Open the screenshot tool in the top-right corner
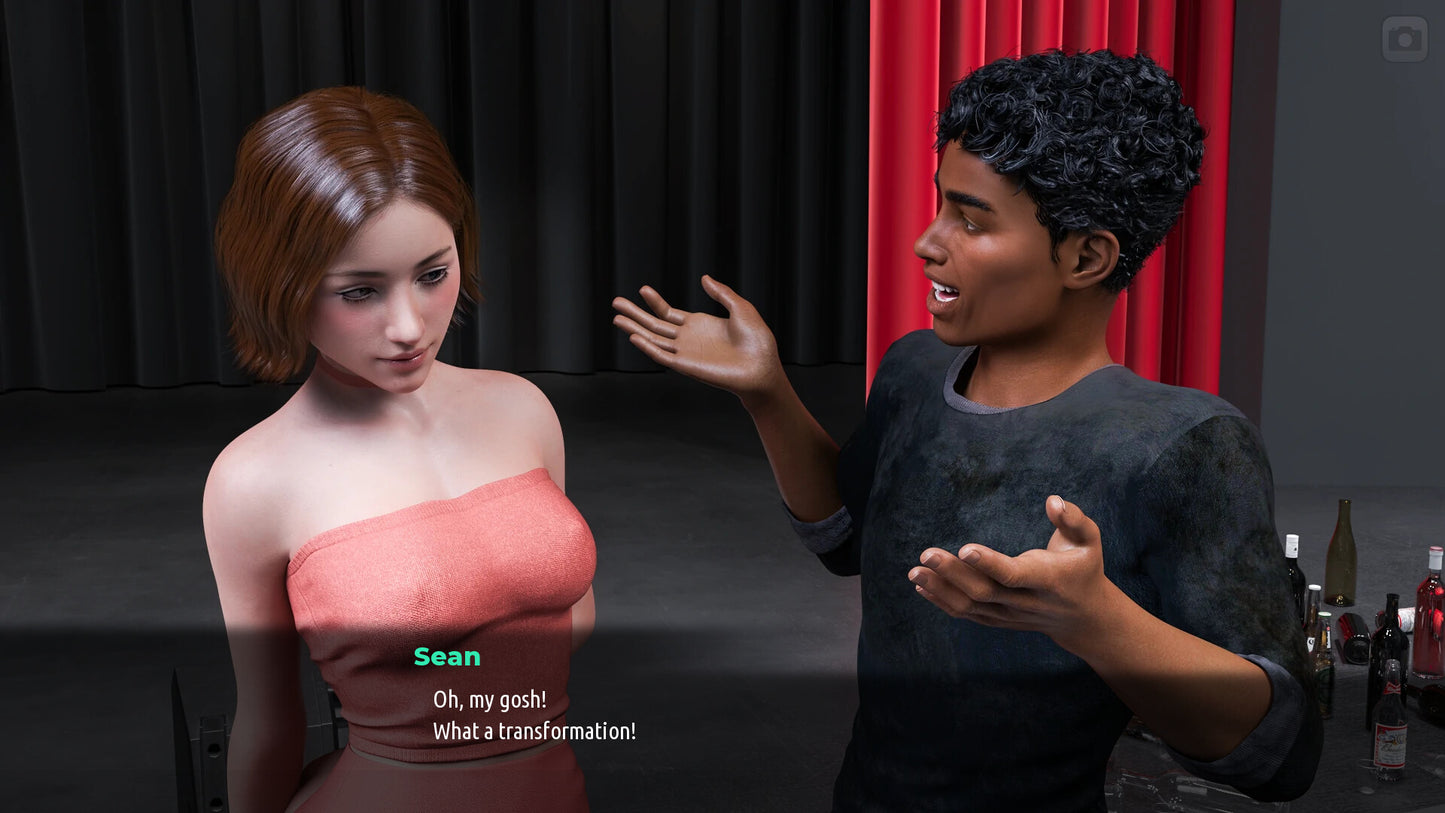 [1404, 39]
